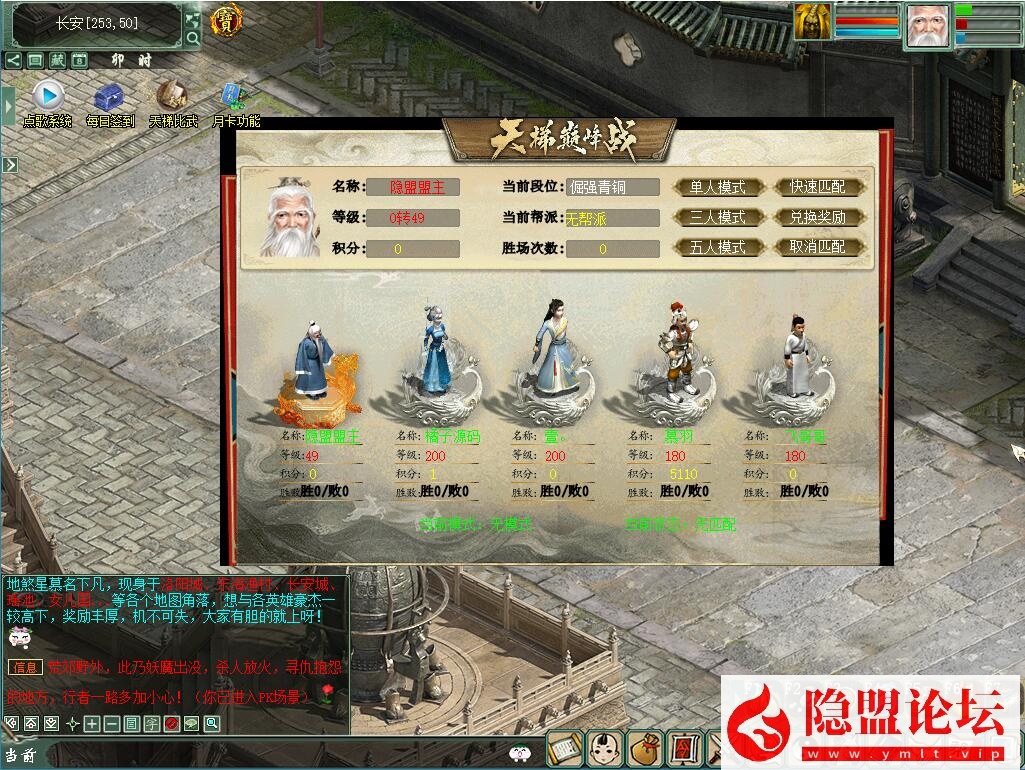1025x770 pixels.
Task: Open the scroll icon in bottom bar
Action: point(564,748)
